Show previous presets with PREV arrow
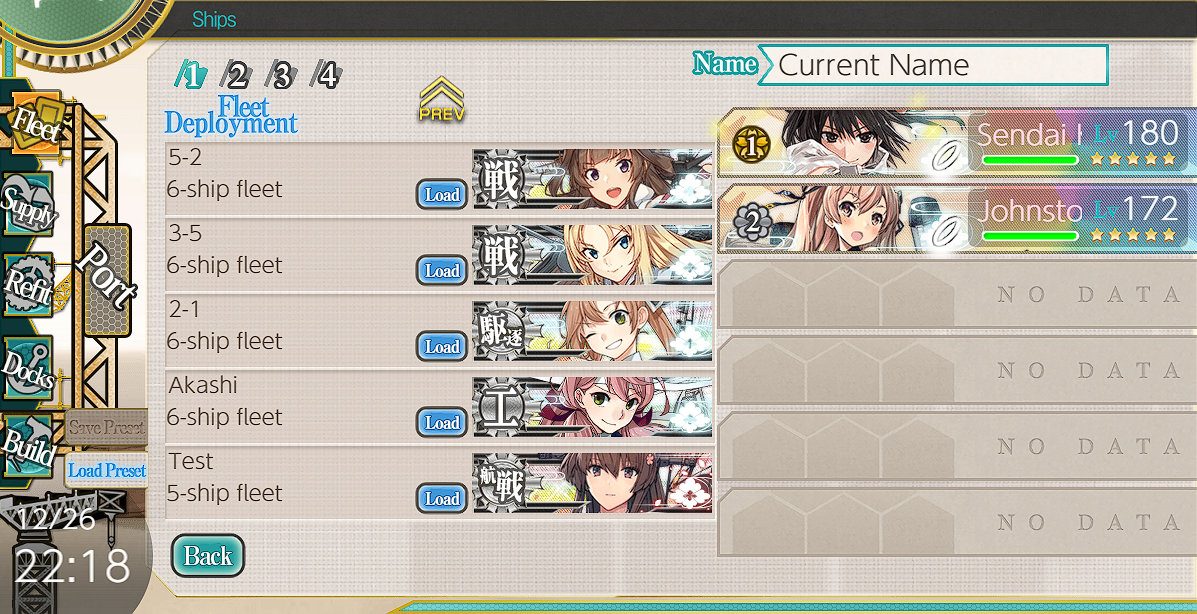This screenshot has height=614, width=1197. click(x=441, y=100)
